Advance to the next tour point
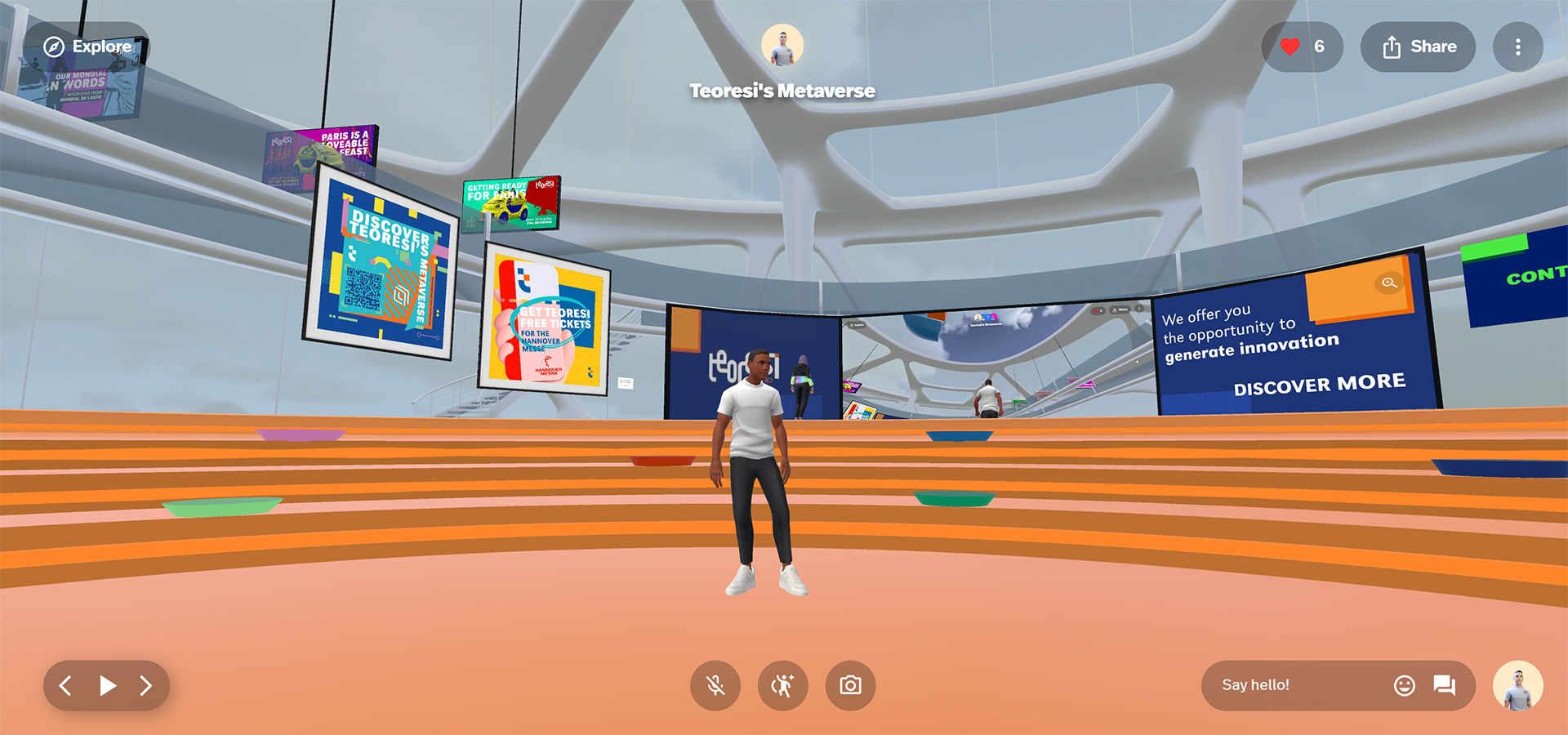Image resolution: width=1568 pixels, height=735 pixels. tap(147, 686)
